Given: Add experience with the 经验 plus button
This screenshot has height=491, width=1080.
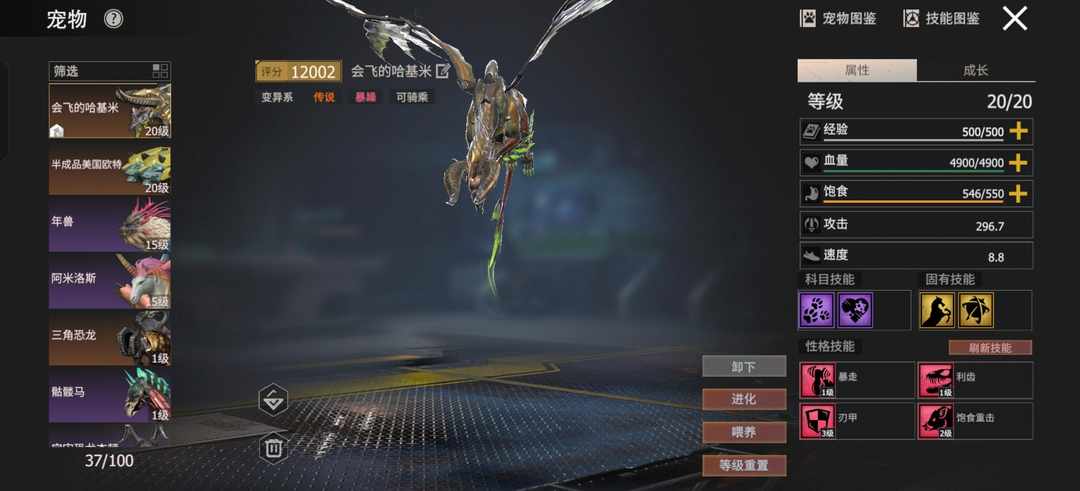Looking at the screenshot, I should pos(1019,131).
